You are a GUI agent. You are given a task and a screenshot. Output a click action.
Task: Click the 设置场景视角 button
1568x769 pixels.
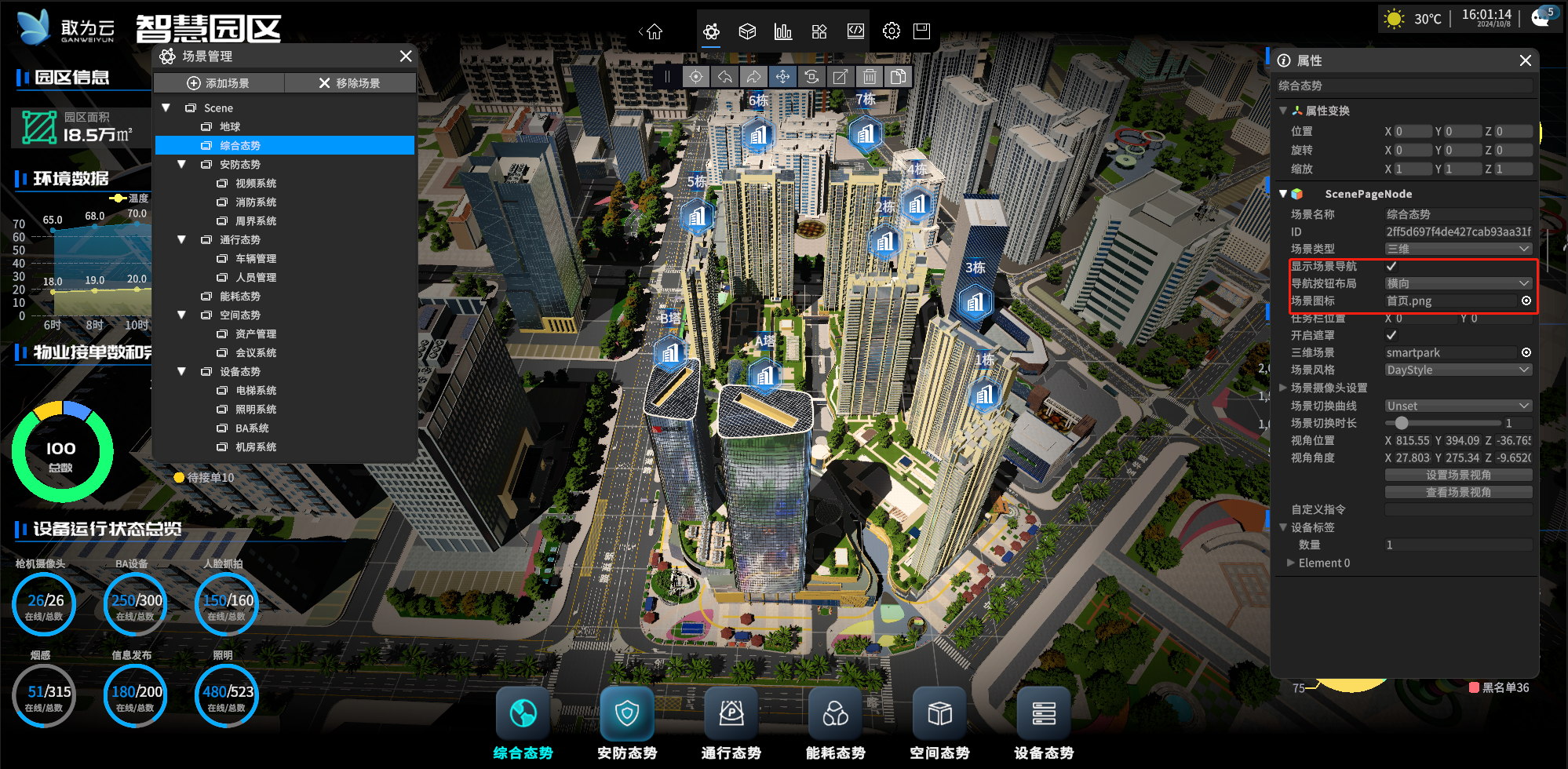coord(1457,476)
